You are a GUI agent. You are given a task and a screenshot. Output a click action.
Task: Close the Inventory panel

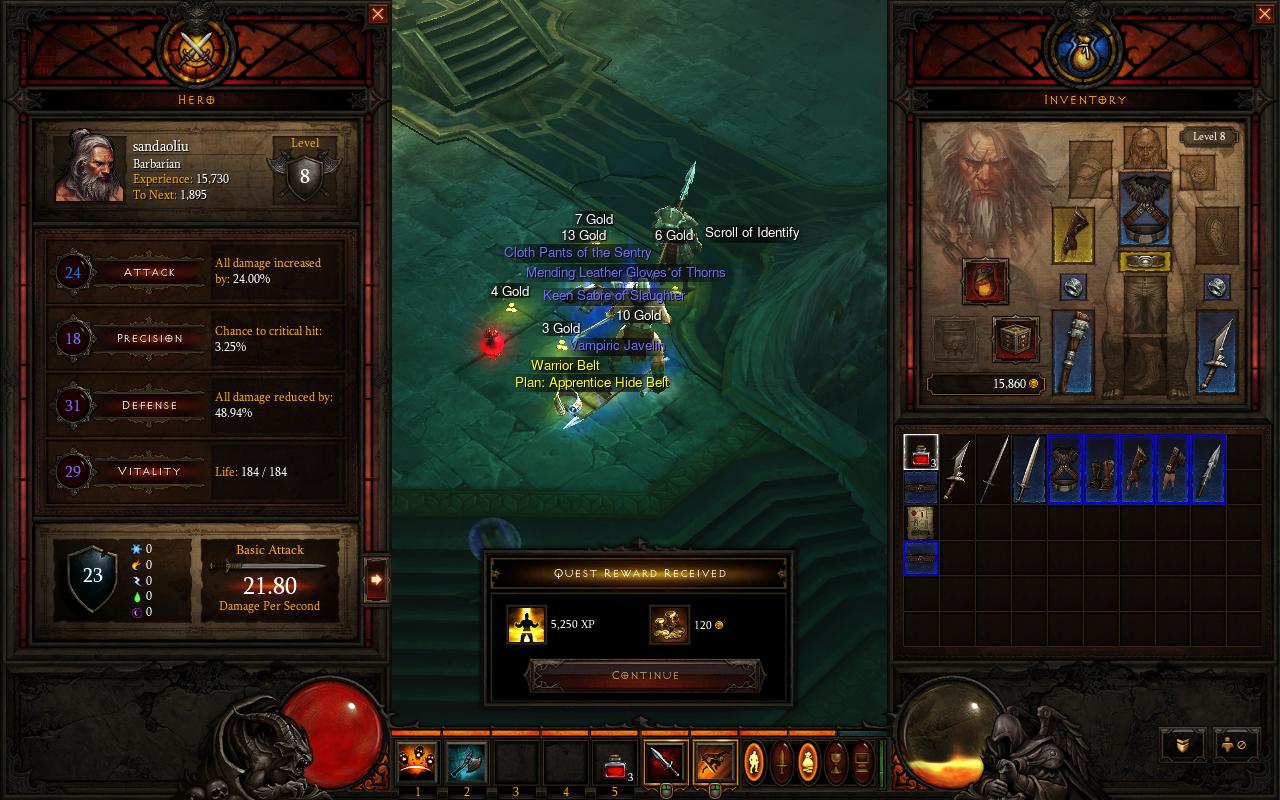[x=1263, y=14]
